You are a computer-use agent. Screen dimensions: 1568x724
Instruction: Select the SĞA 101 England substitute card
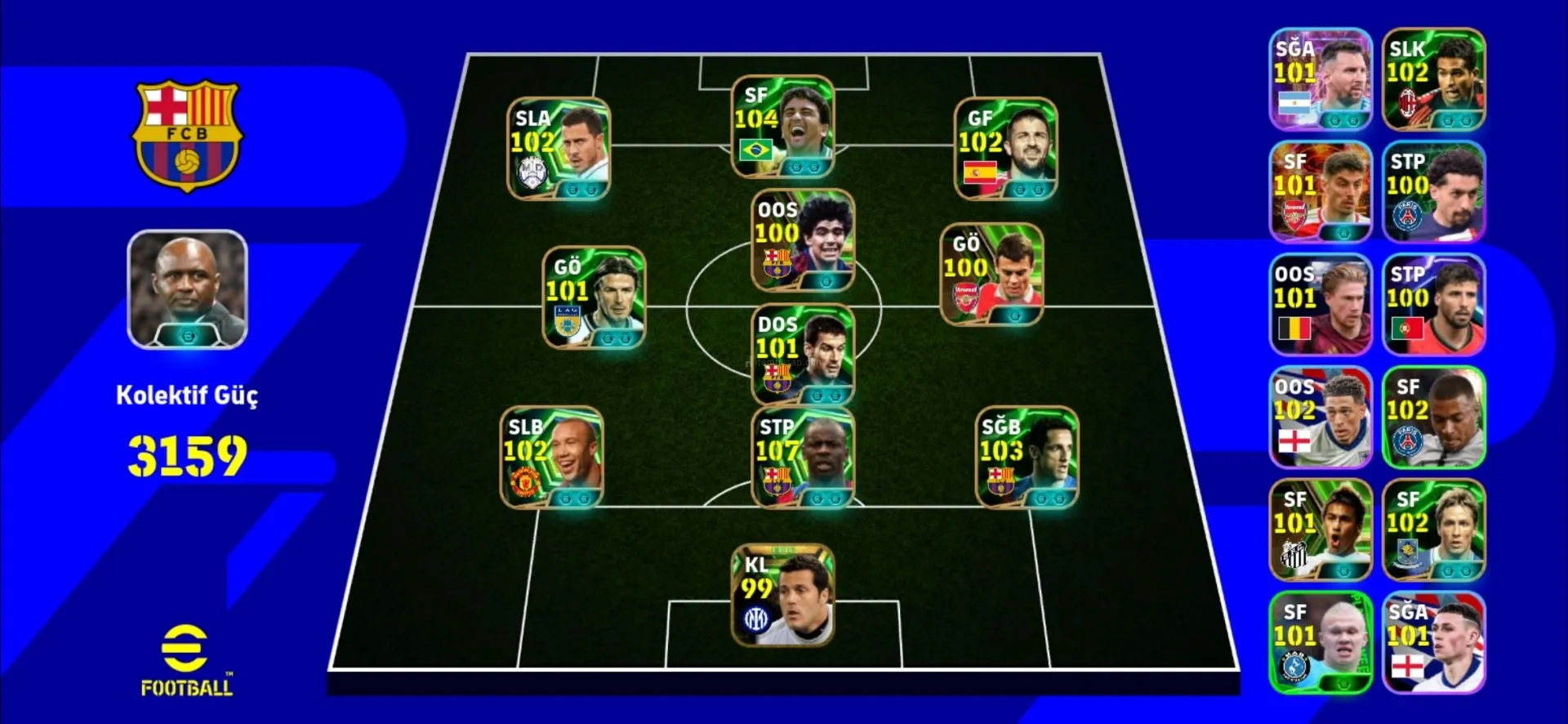pos(1433,643)
